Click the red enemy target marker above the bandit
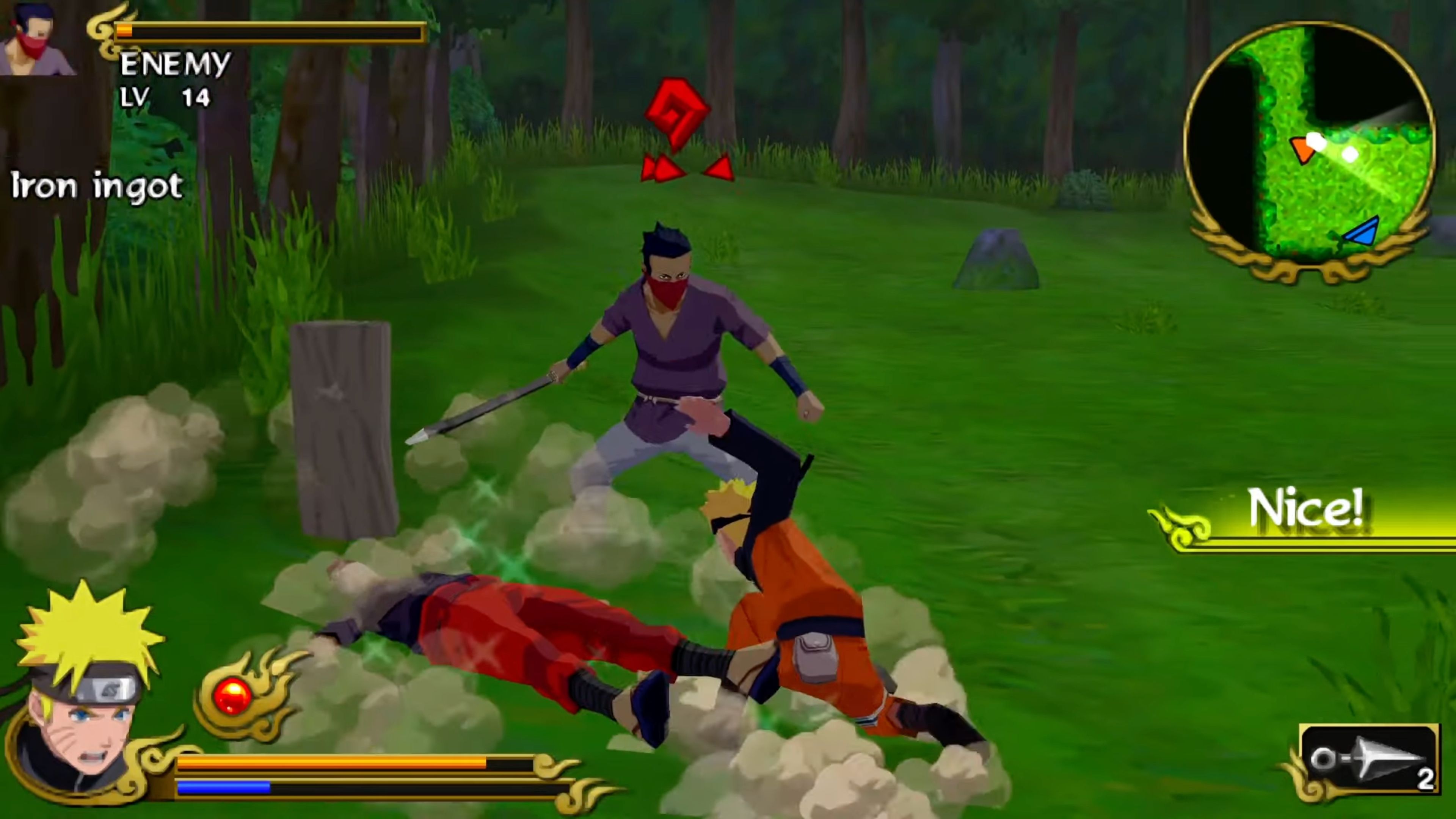The width and height of the screenshot is (1456, 819). pos(678,113)
